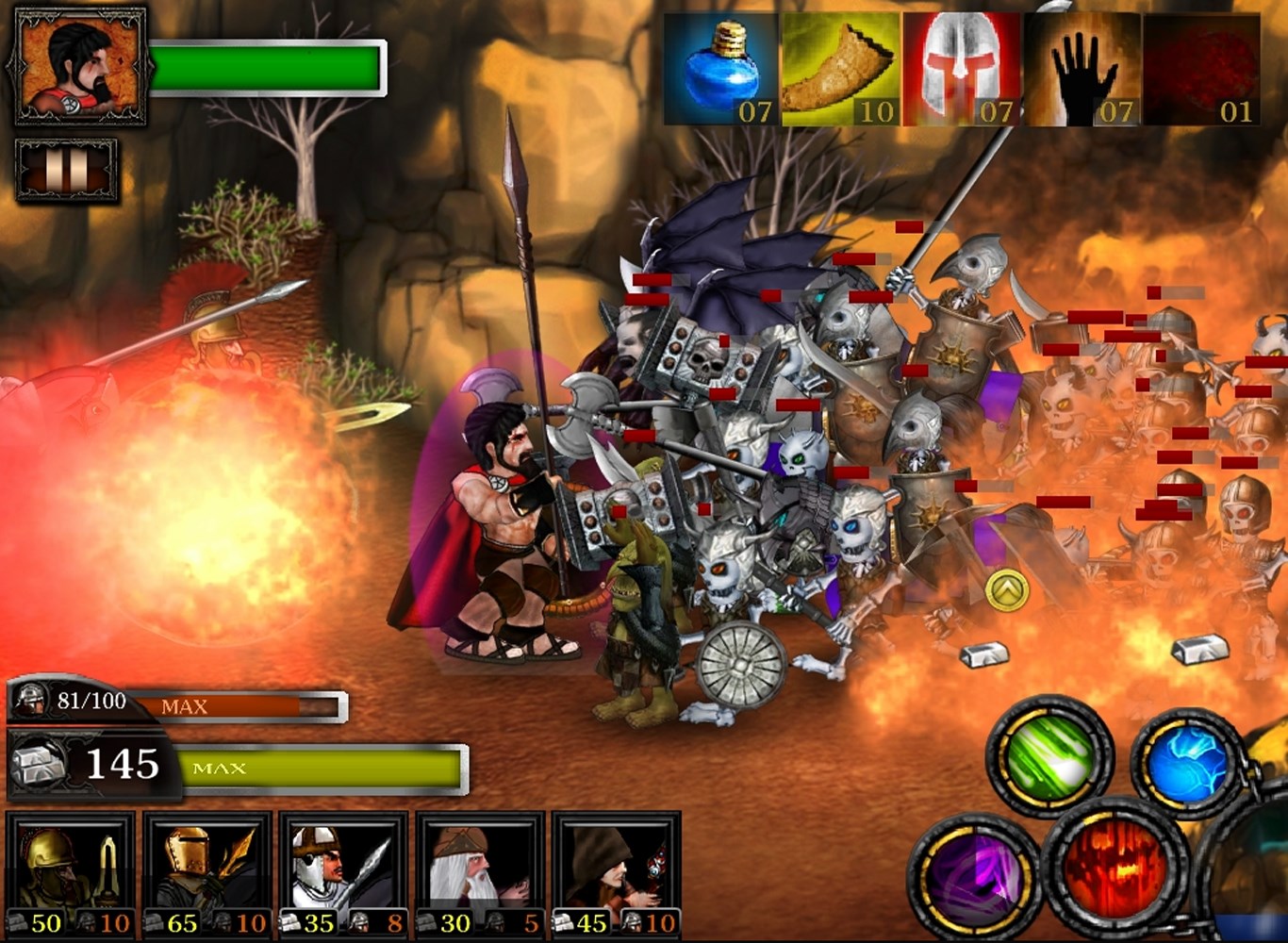Activate the black hand item

point(1082,70)
